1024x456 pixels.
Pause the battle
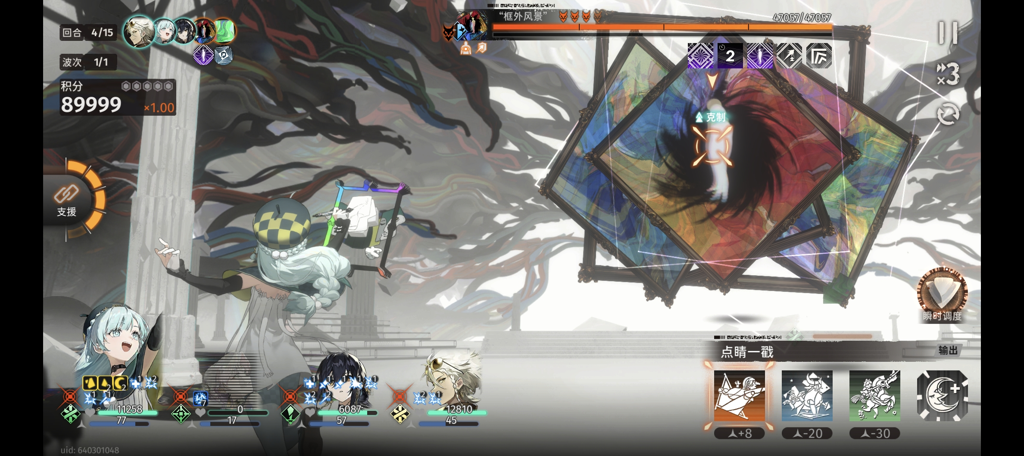pos(947,33)
